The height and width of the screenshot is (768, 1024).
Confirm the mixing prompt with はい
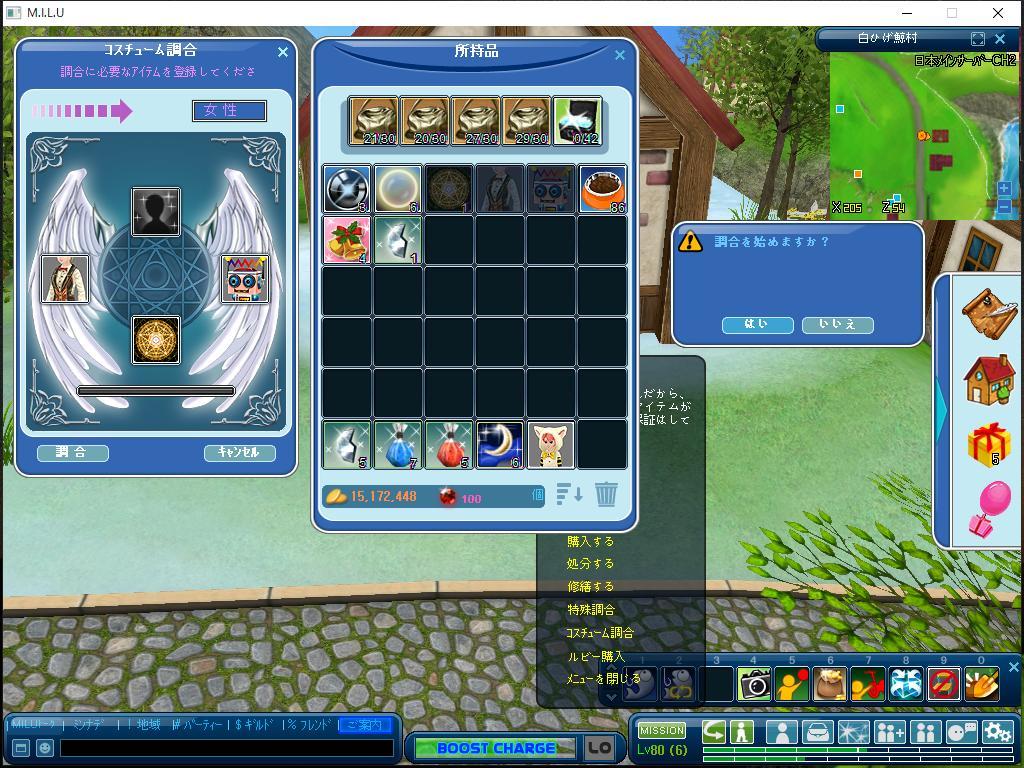[x=757, y=325]
